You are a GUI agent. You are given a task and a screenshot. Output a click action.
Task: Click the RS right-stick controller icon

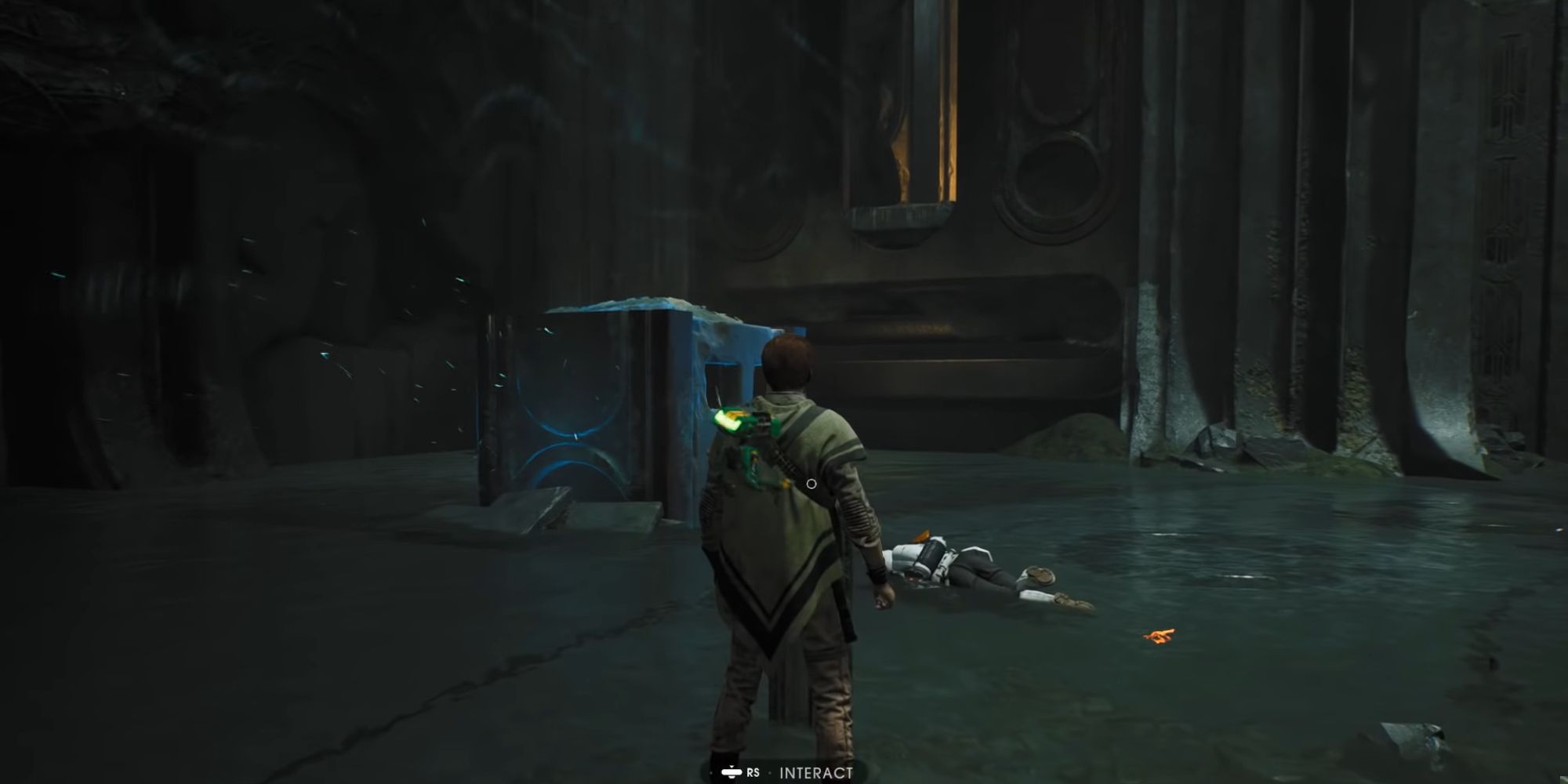pos(731,773)
